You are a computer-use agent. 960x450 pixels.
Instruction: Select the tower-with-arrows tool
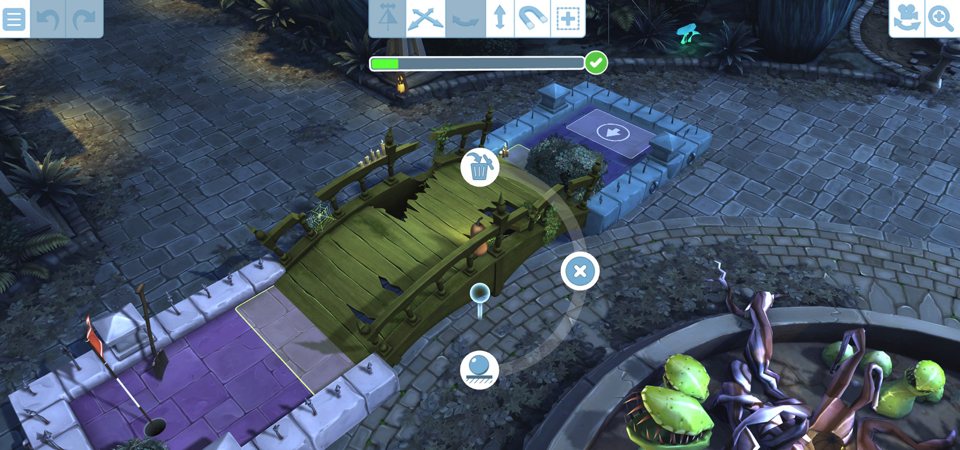tap(388, 19)
